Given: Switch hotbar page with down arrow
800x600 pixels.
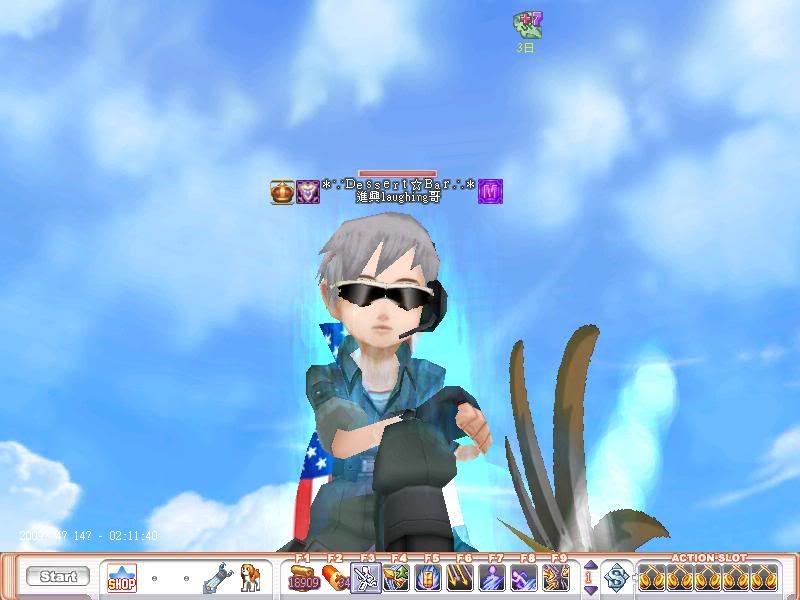Looking at the screenshot, I should 590,589.
